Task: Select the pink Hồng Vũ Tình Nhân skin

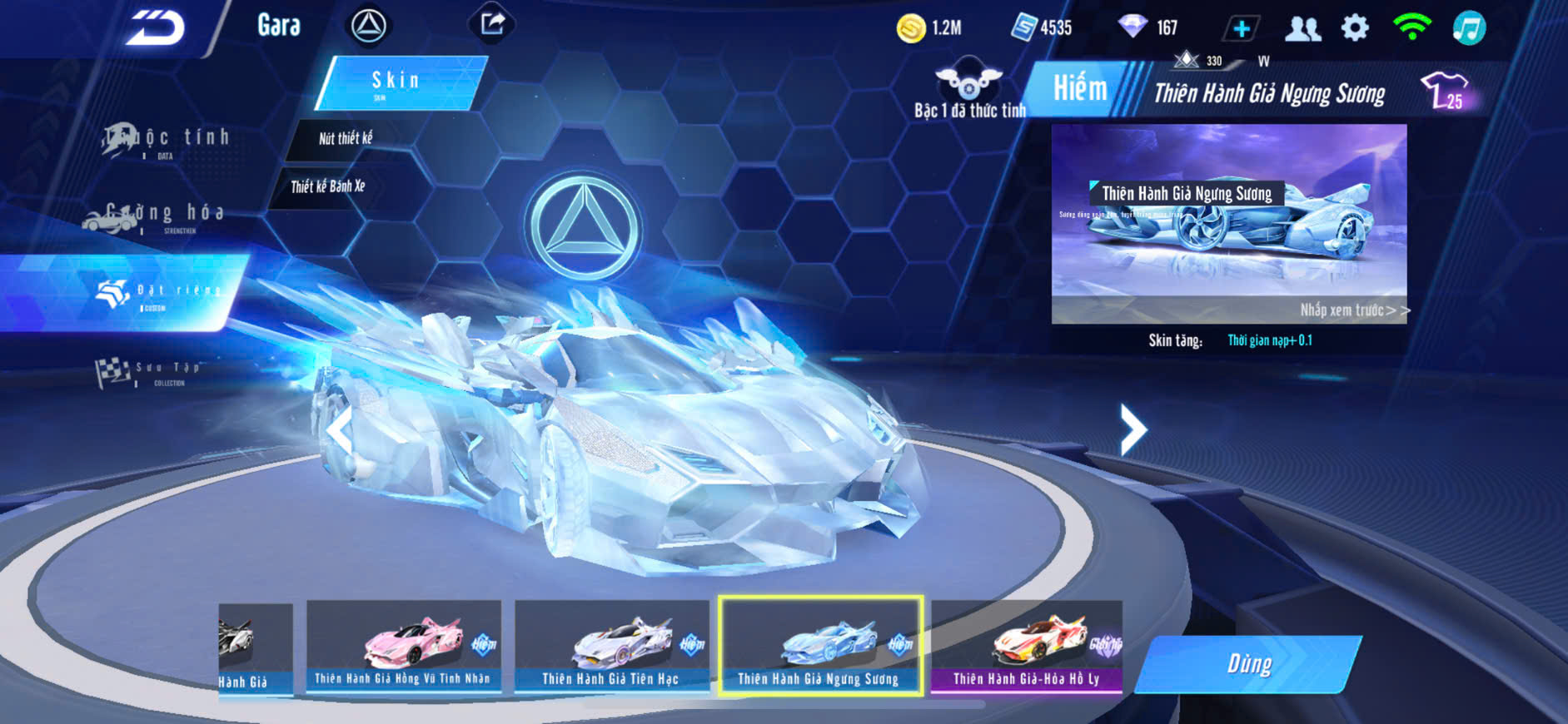Action: click(404, 647)
